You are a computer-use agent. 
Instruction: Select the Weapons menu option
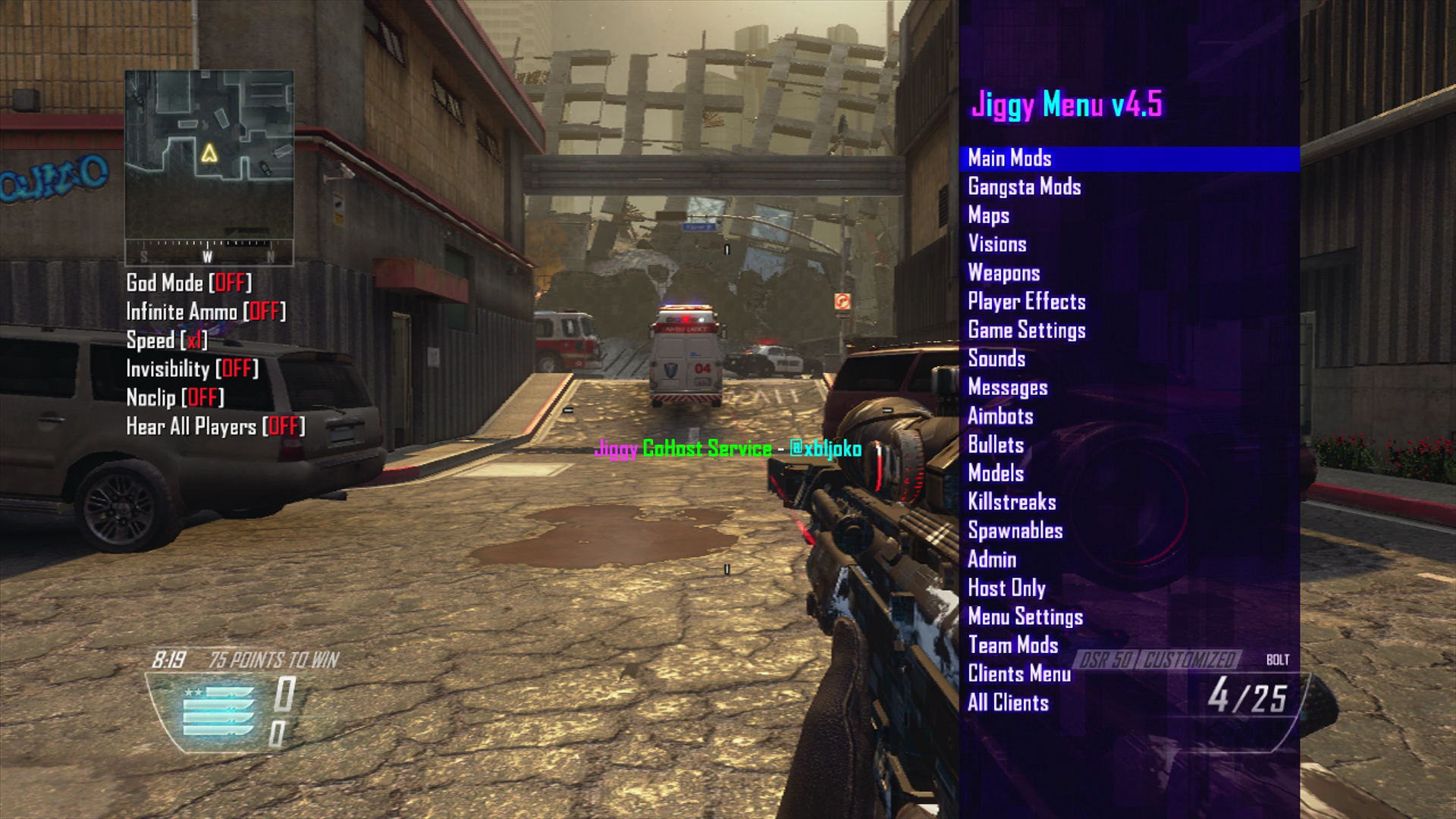1004,273
